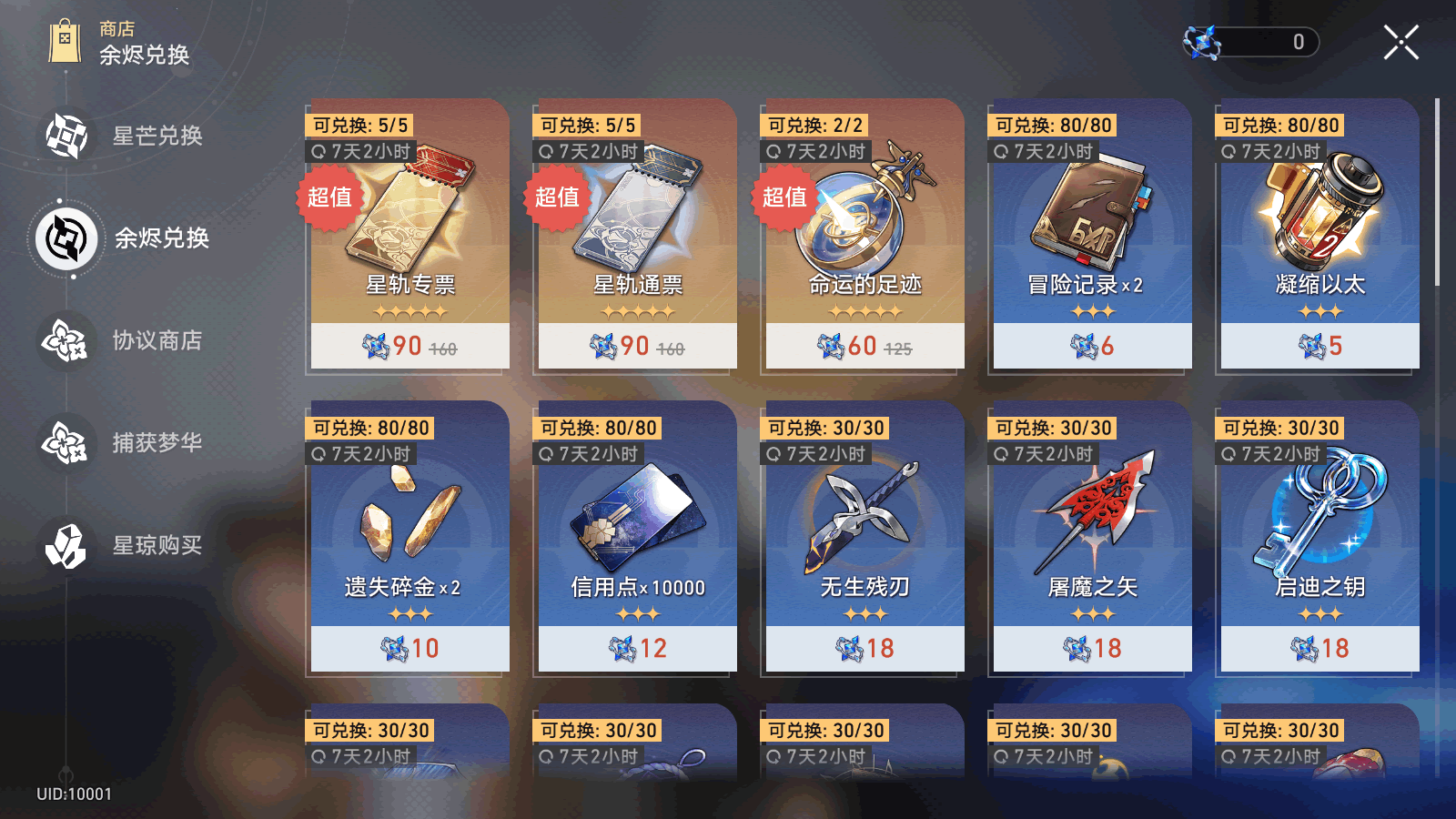Switch to the 星芒兑换 tab
Screen dimensions: 1456x819
tap(126, 136)
